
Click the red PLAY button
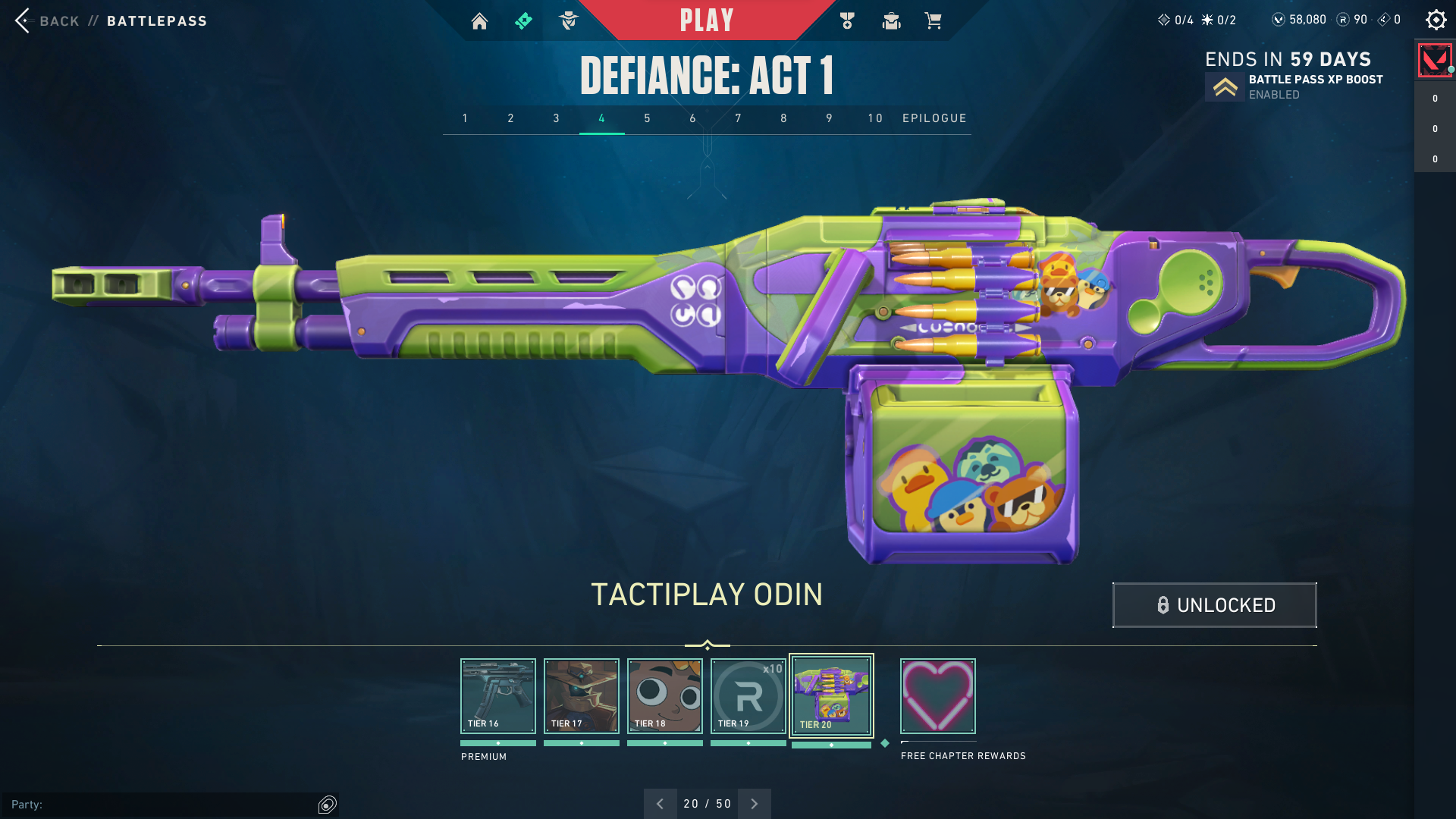708,20
